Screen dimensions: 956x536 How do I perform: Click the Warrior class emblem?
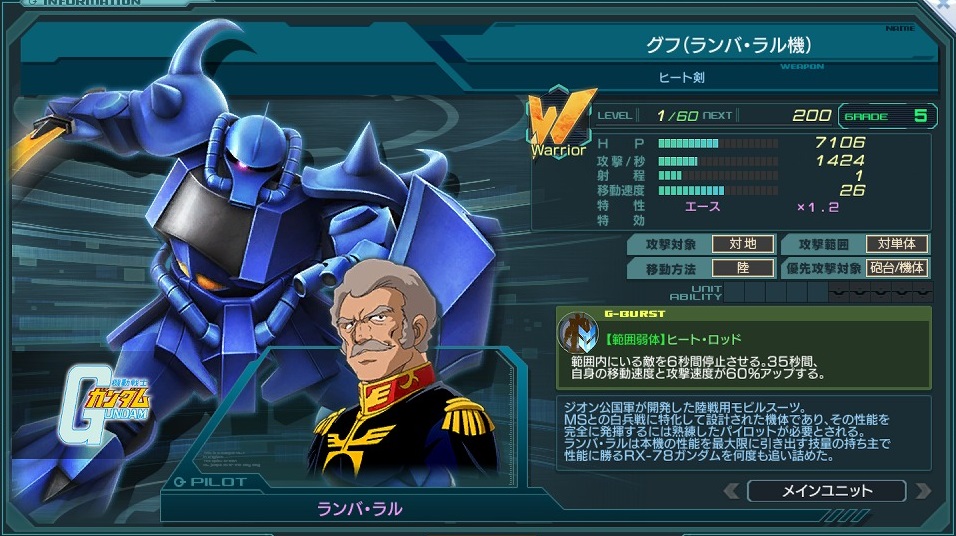(x=557, y=126)
